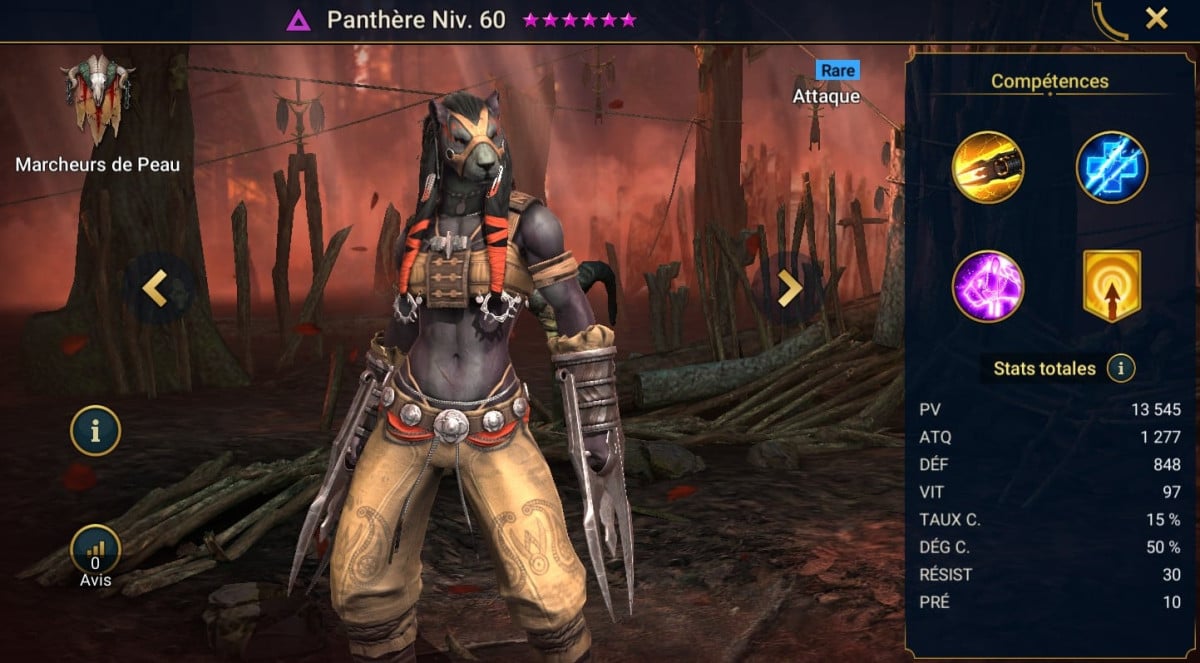Click the curved back arrow beside close
The image size is (1200, 663).
pyautogui.click(x=1108, y=20)
